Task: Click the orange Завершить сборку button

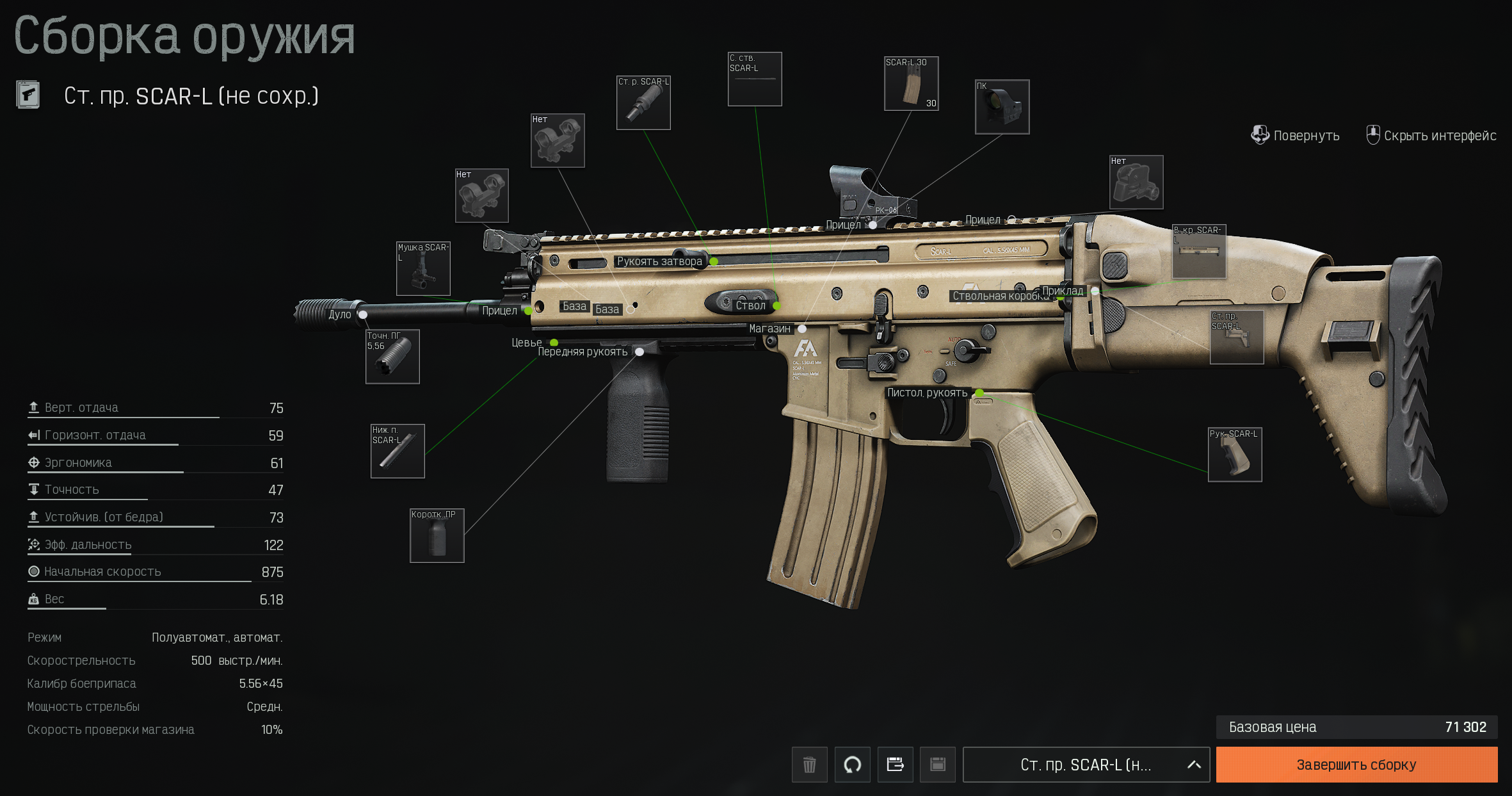Action: (1356, 765)
